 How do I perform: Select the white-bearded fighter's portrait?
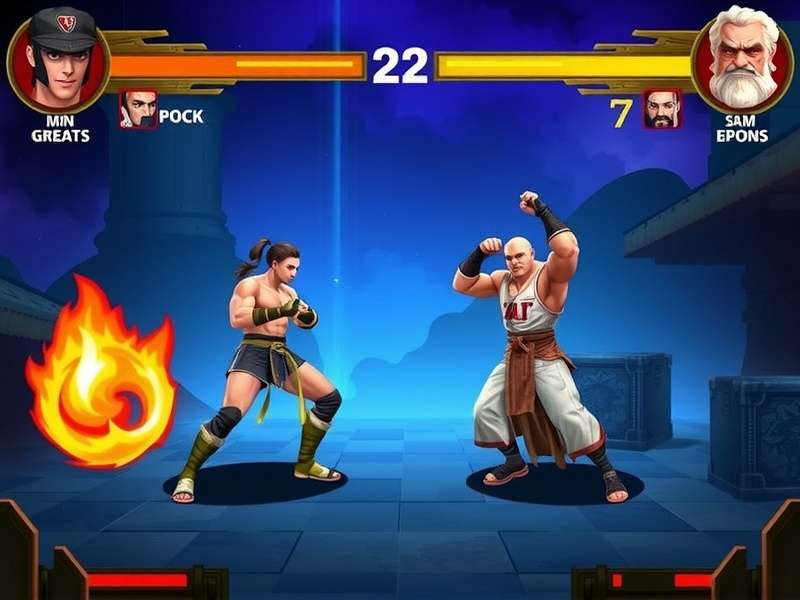[x=742, y=60]
